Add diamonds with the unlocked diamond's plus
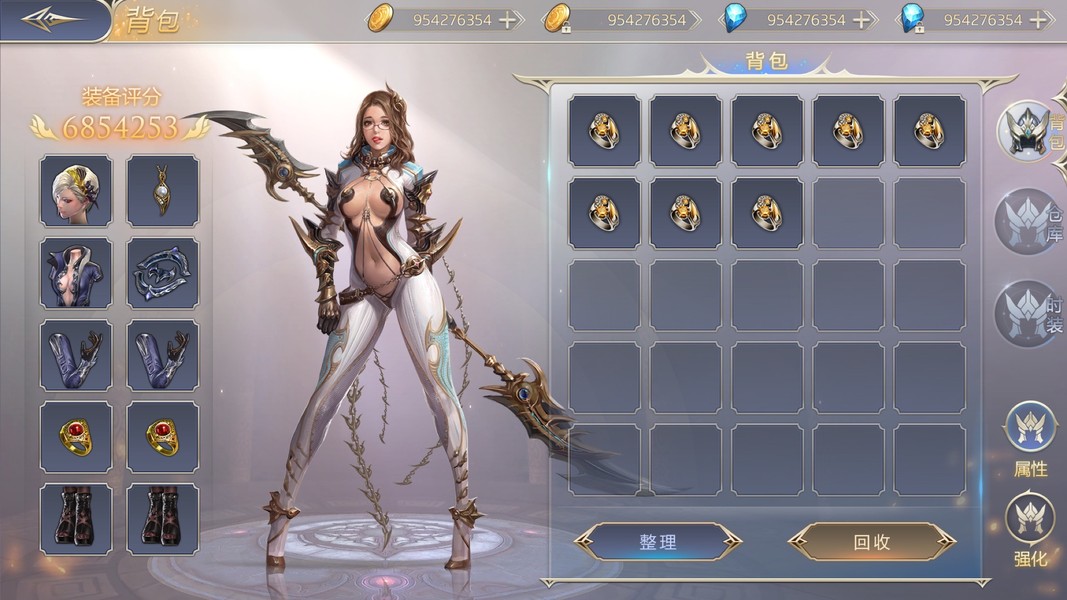This screenshot has width=1067, height=600. [x=861, y=20]
